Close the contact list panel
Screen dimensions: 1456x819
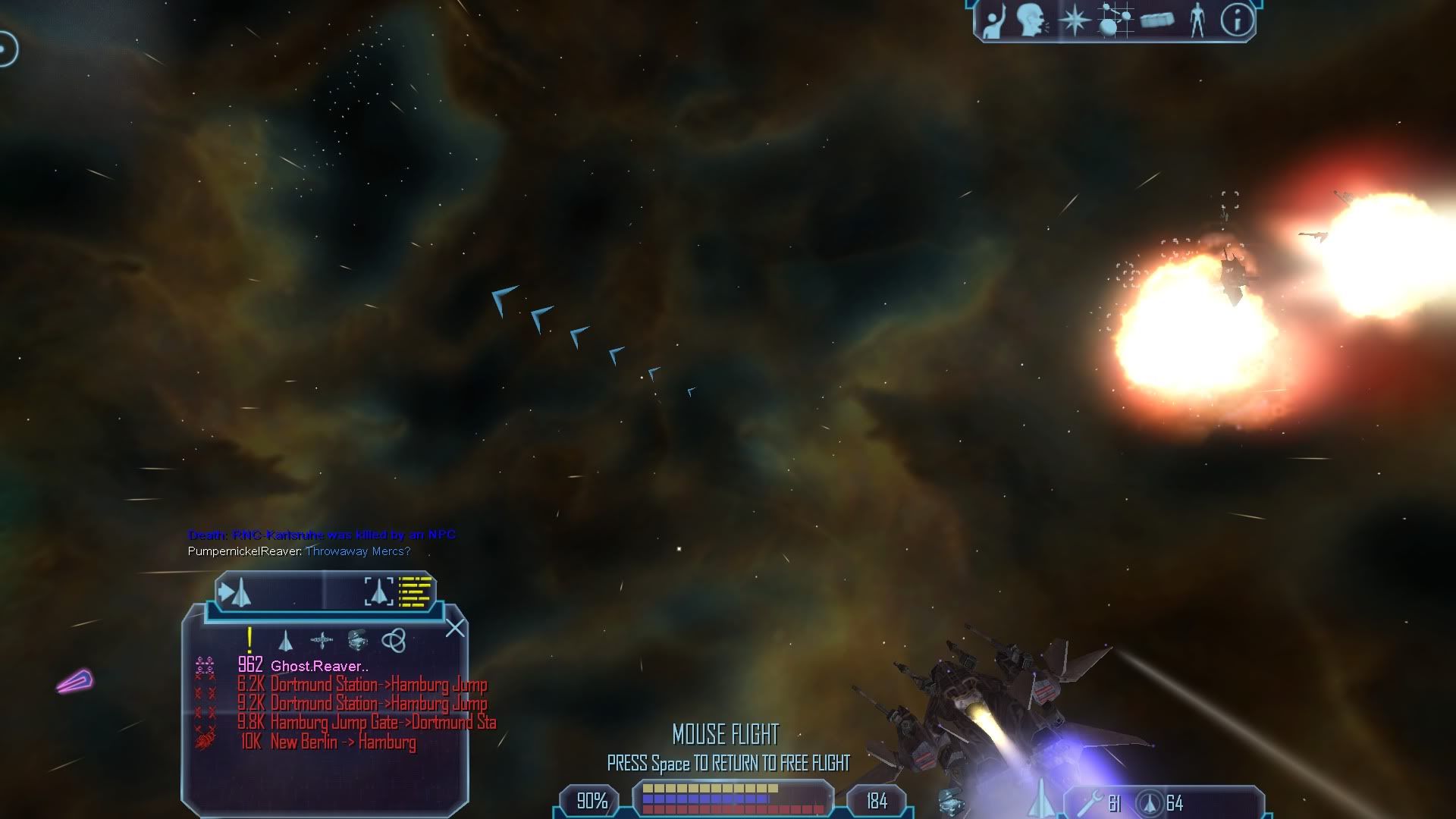pyautogui.click(x=455, y=628)
